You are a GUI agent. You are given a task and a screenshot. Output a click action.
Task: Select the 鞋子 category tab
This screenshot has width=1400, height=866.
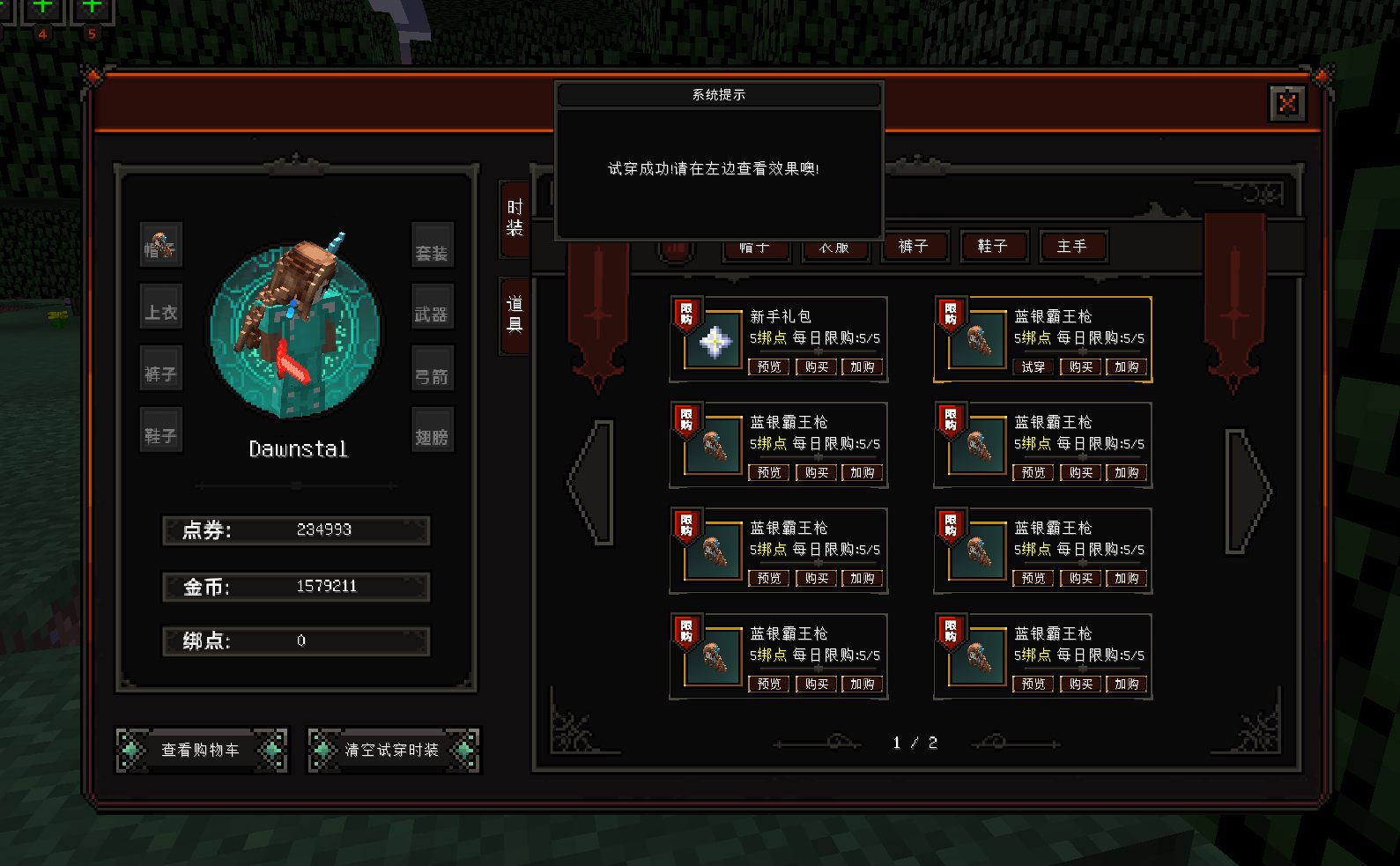tap(992, 247)
